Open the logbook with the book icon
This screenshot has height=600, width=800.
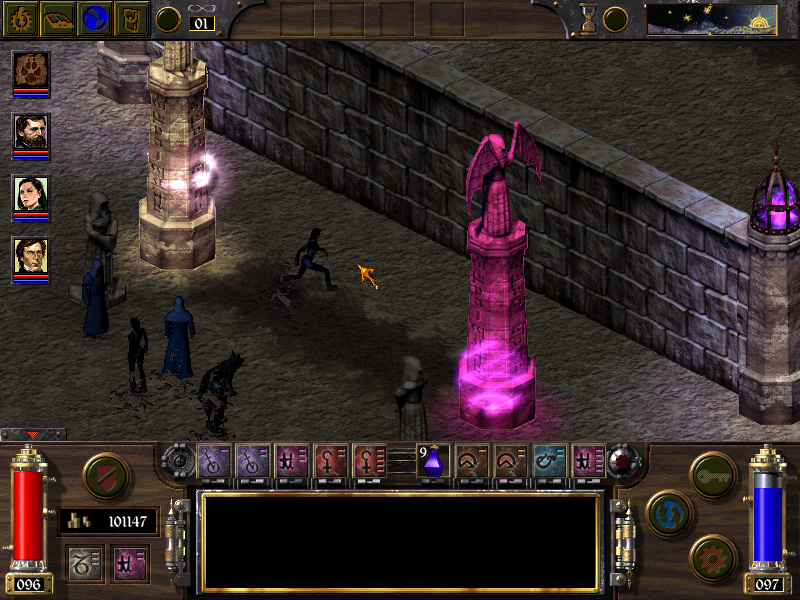(56, 19)
